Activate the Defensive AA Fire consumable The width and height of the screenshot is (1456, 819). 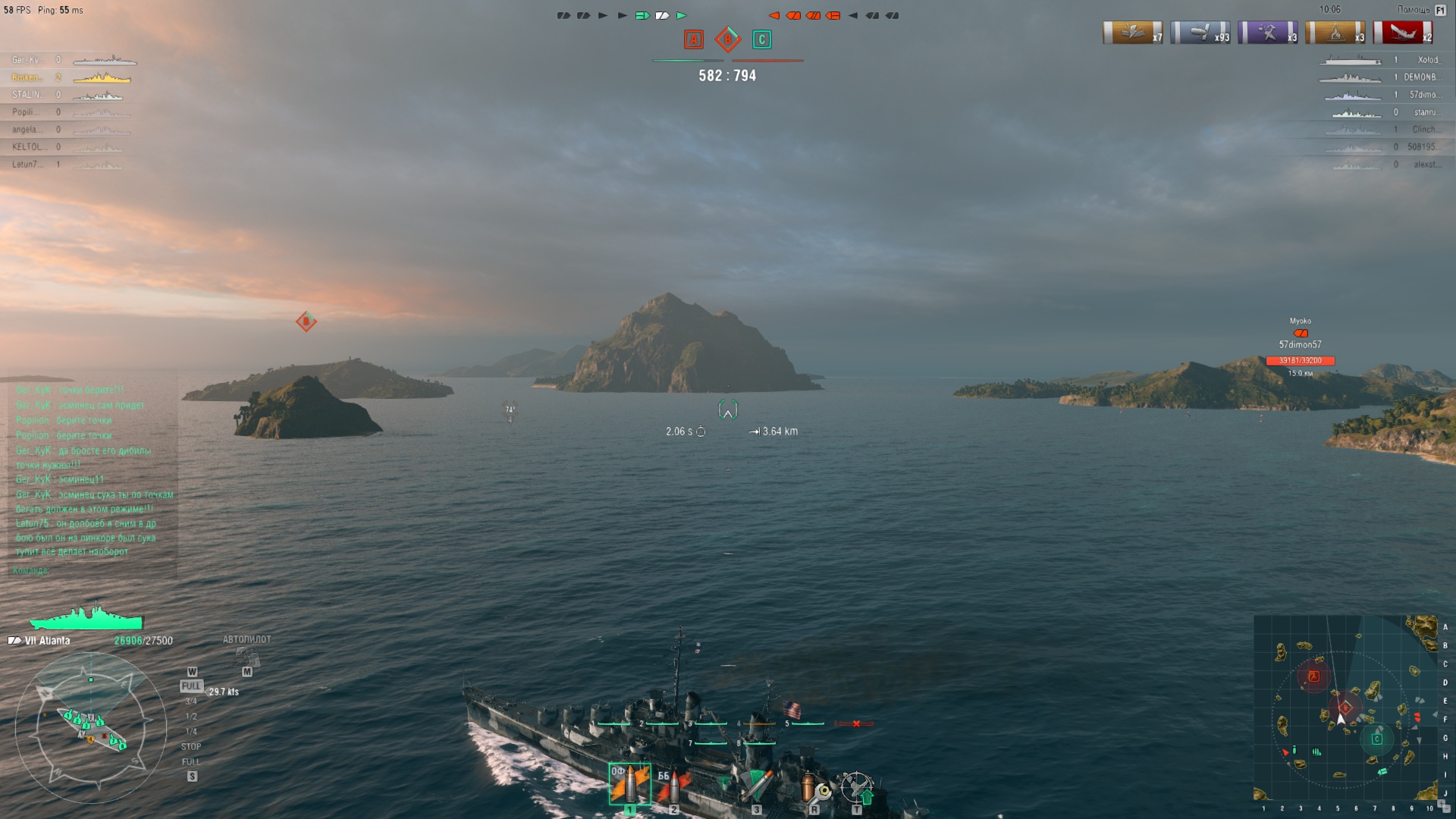(857, 787)
